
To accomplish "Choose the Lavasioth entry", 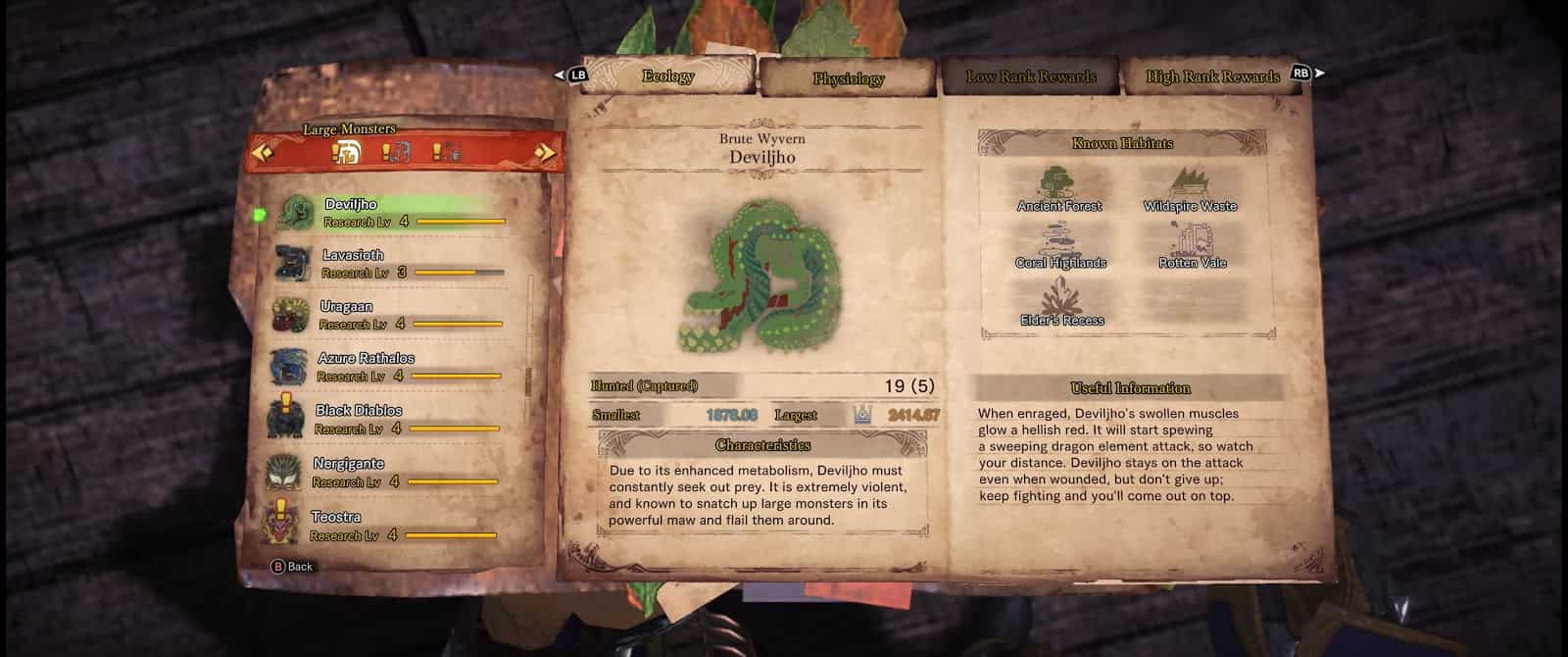I will (x=382, y=264).
